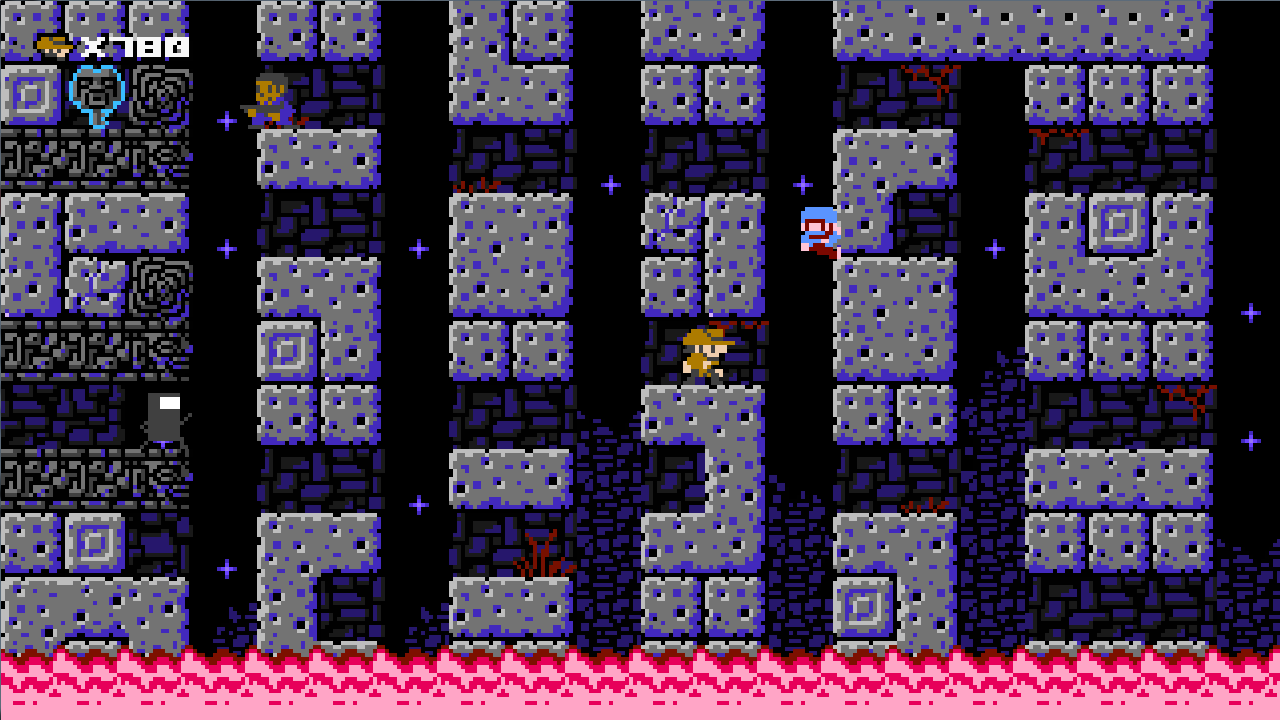The image size is (1280, 720).
Task: Click the blue heart face icon below the counter
Action: (x=98, y=95)
